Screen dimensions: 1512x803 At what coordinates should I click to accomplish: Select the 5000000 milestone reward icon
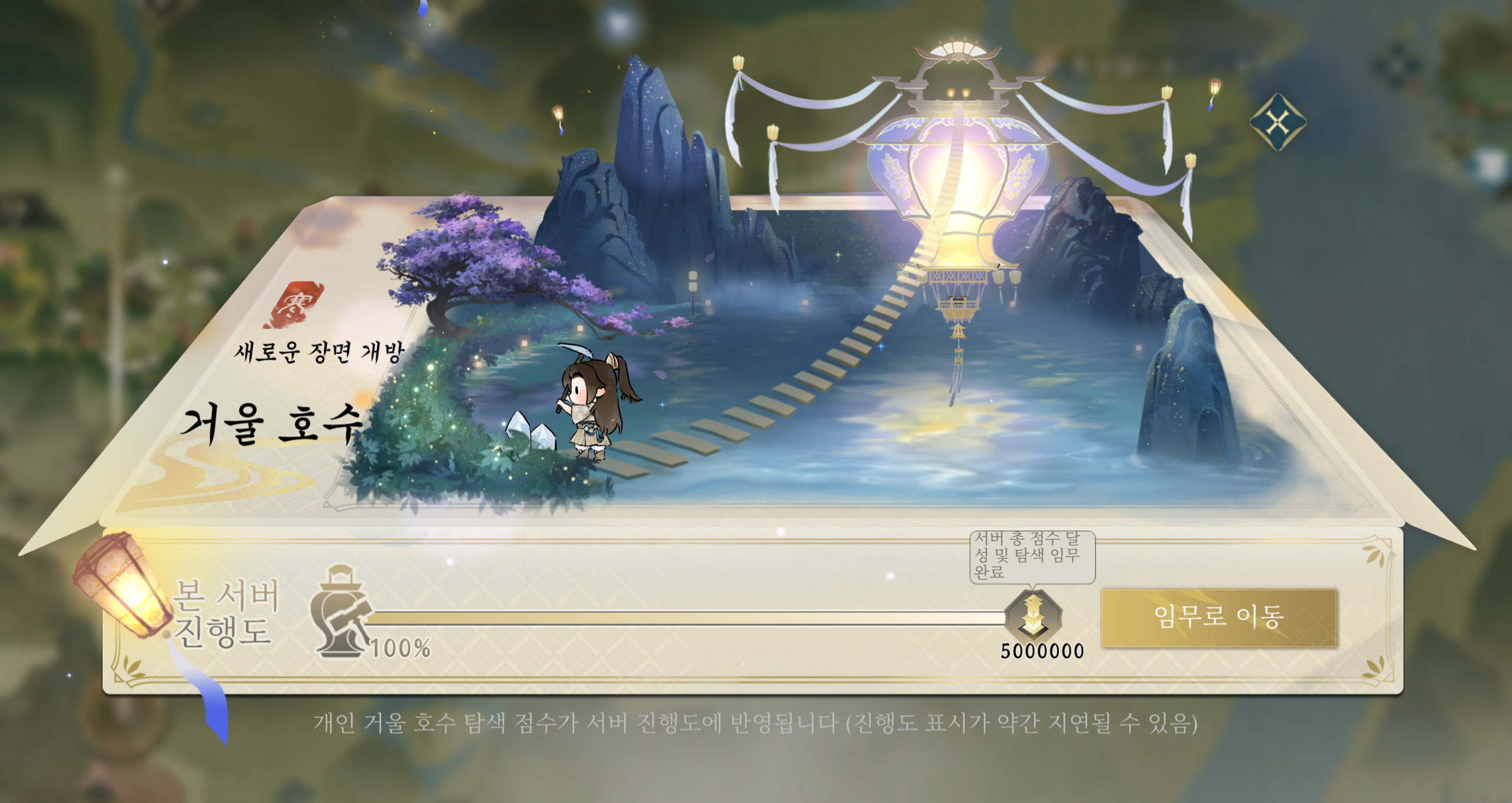point(1033,616)
